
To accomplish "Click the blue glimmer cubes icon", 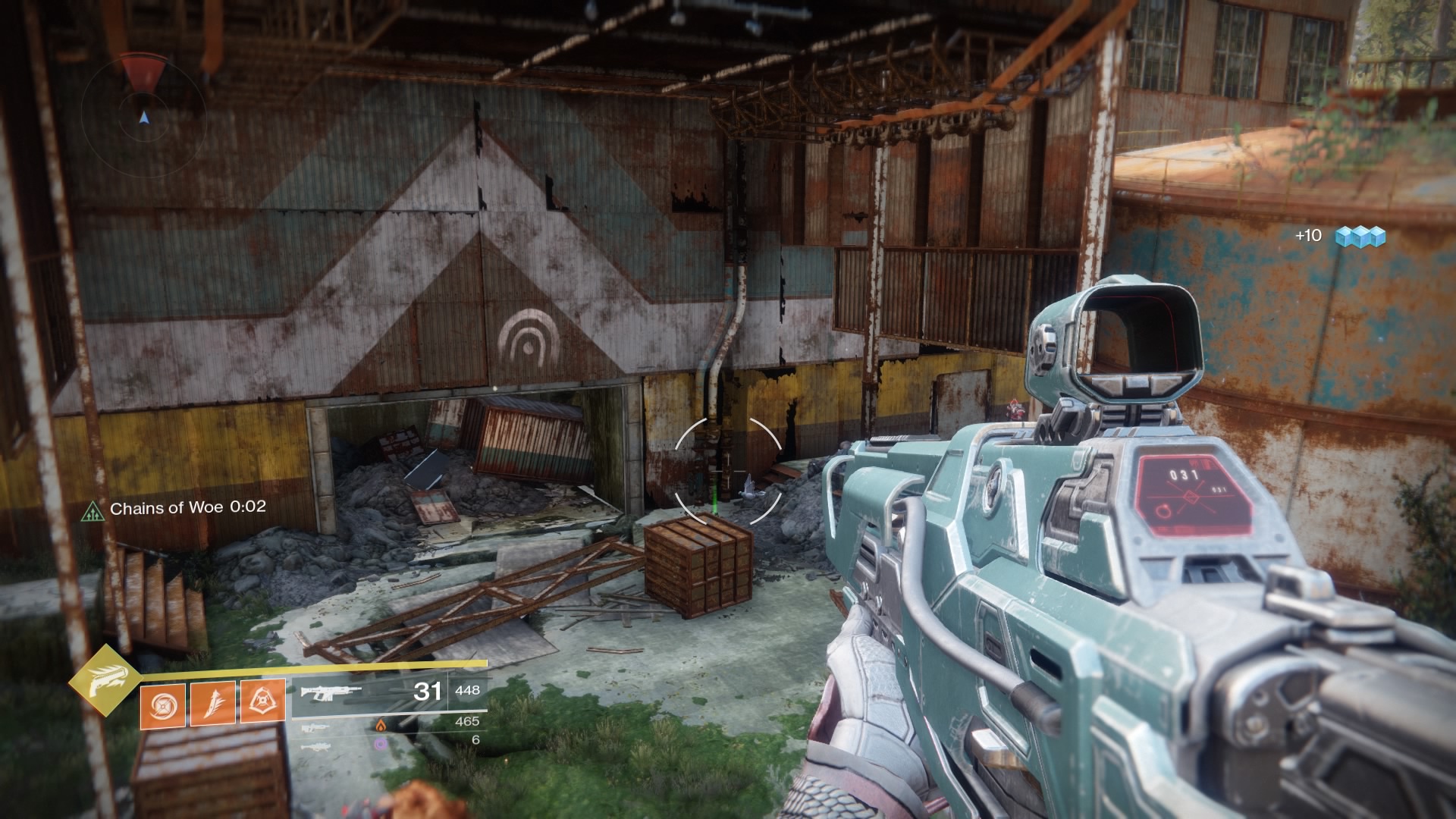I will pyautogui.click(x=1360, y=237).
